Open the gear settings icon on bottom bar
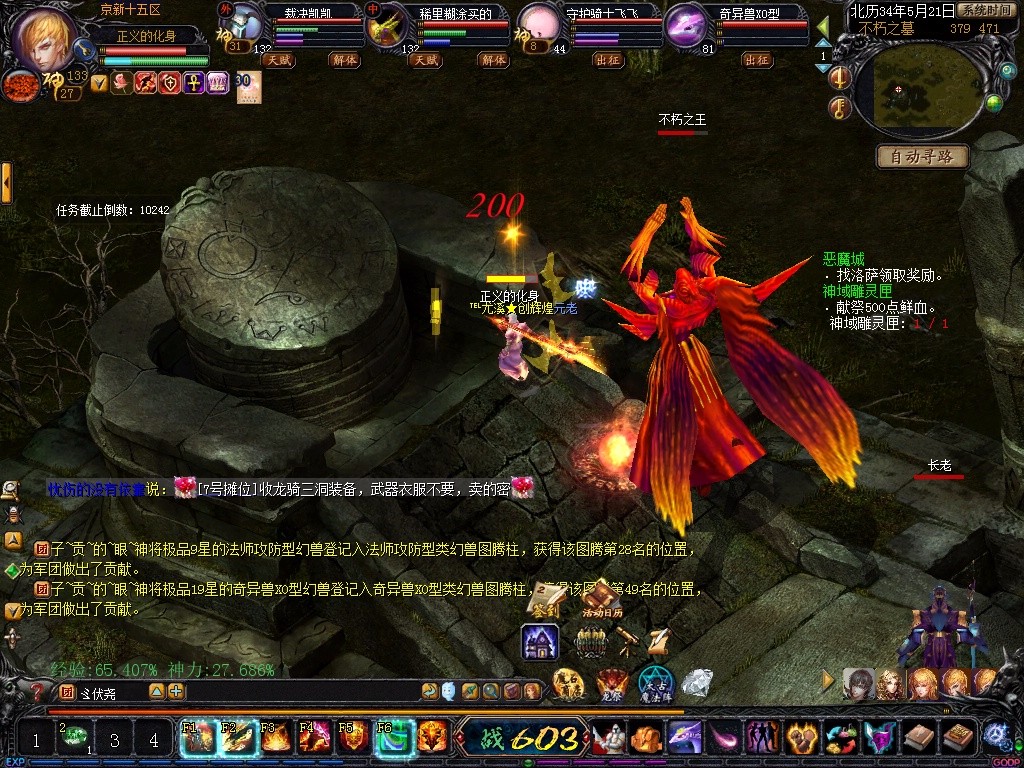The width and height of the screenshot is (1024, 768). point(994,736)
